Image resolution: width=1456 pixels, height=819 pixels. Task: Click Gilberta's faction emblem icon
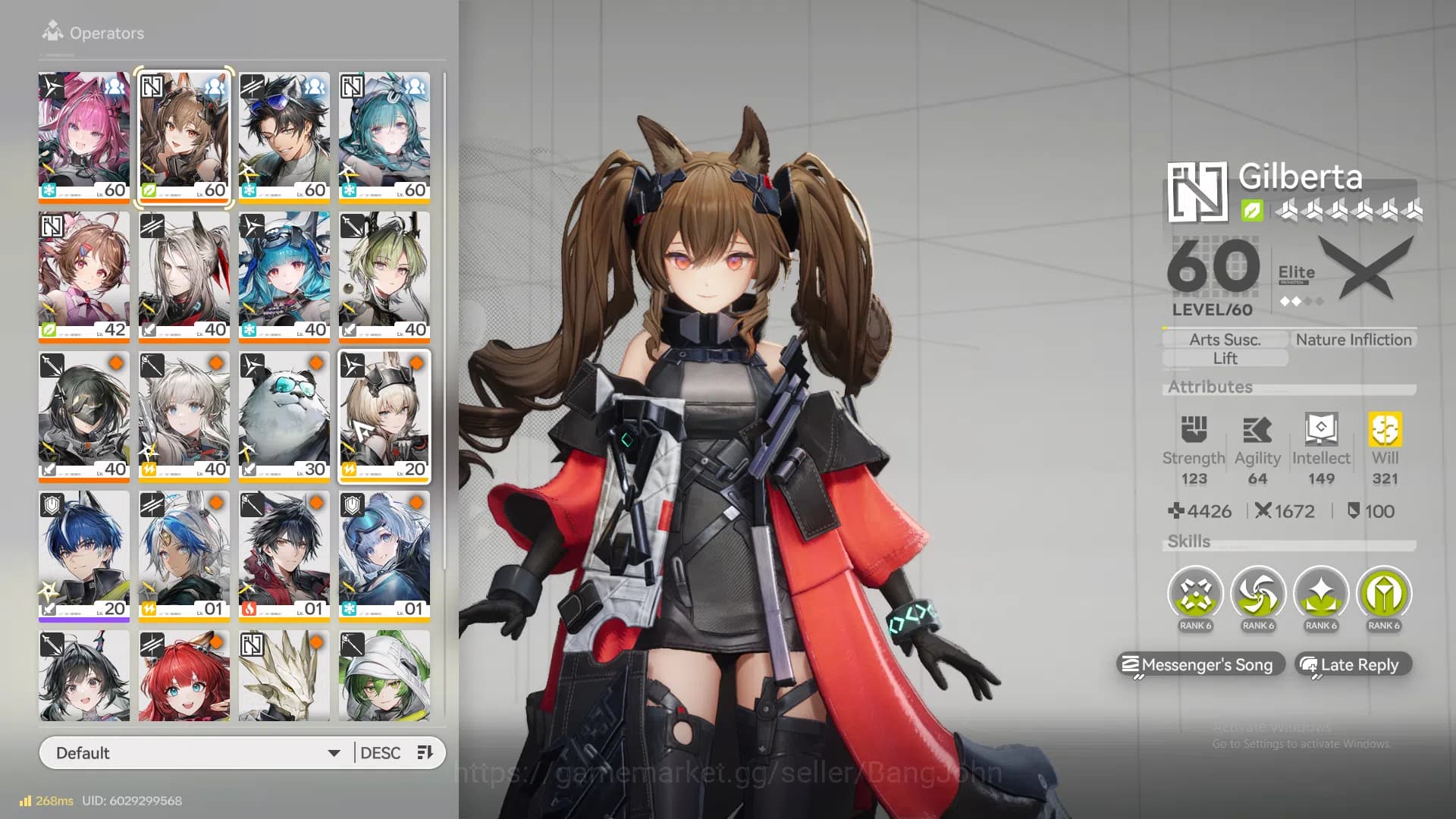tap(1197, 192)
